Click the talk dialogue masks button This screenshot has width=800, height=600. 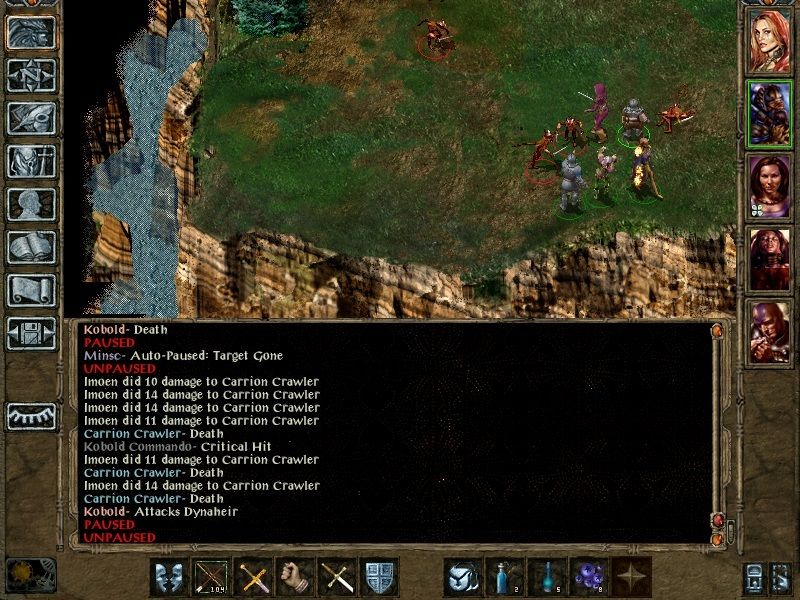click(168, 577)
